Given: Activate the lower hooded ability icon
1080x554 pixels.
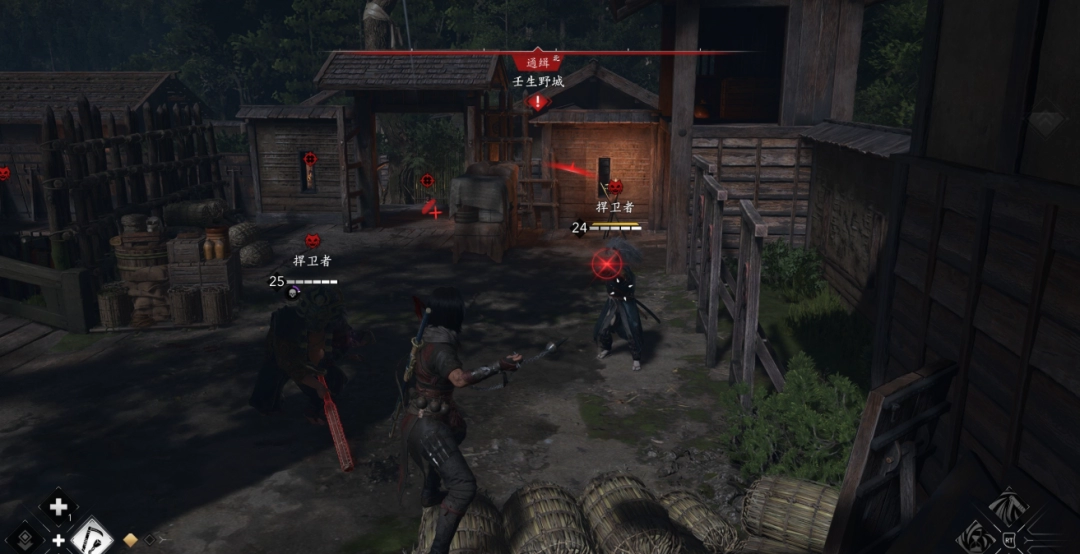Looking at the screenshot, I should [977, 537].
